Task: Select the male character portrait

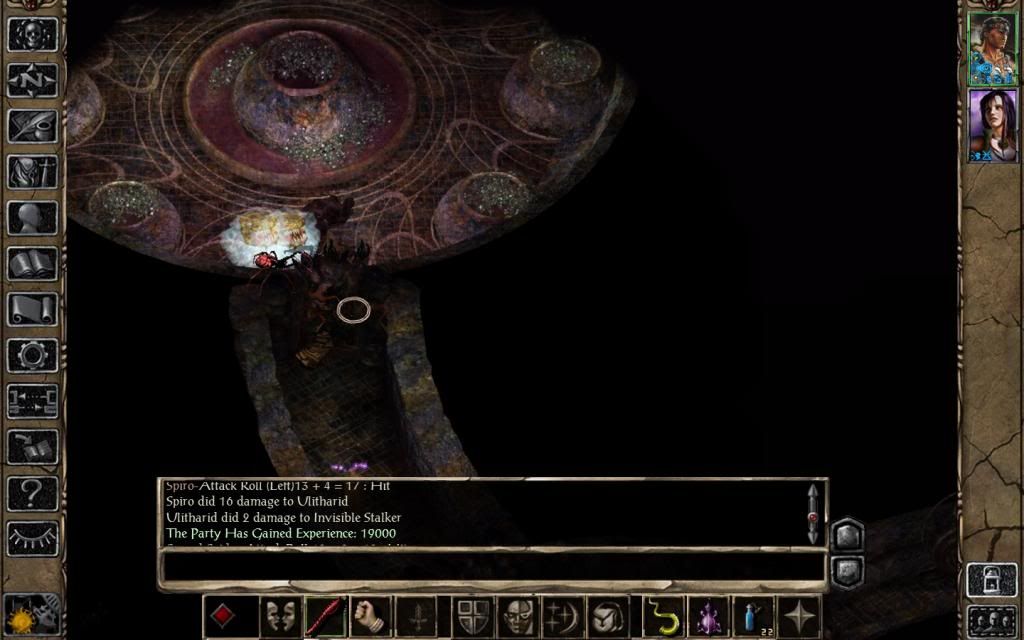Action: tap(992, 49)
